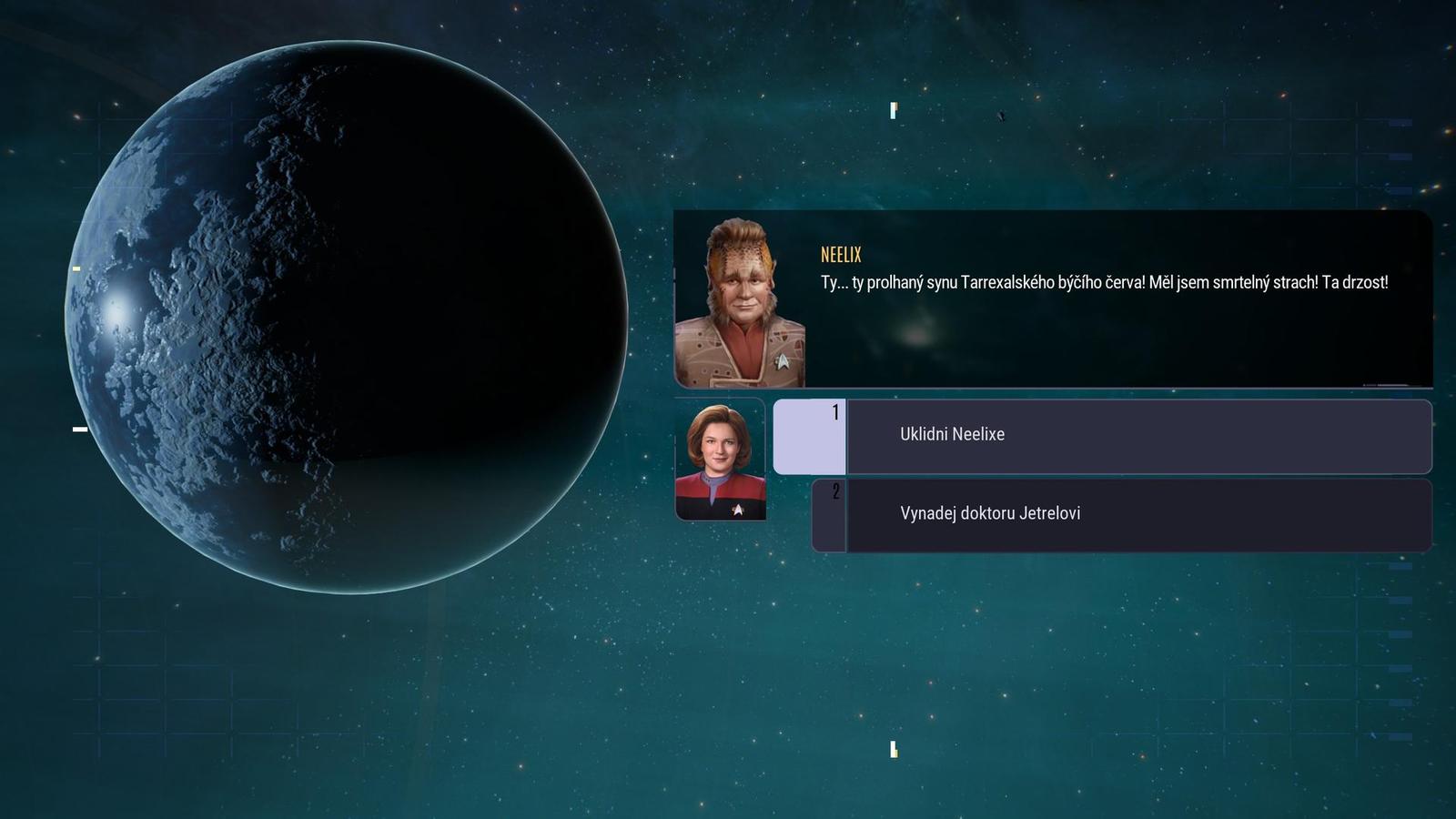
Task: Click the light selection strip next to option 1
Action: 810,435
